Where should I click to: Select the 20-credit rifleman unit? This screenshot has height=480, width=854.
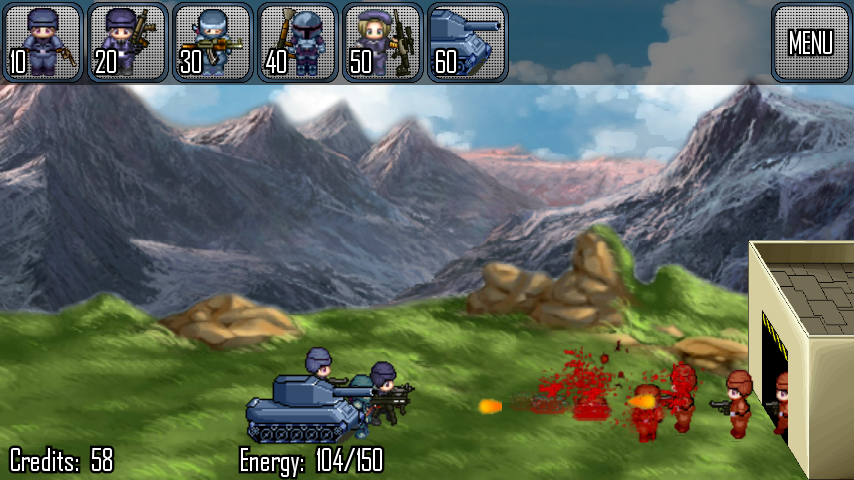point(127,42)
